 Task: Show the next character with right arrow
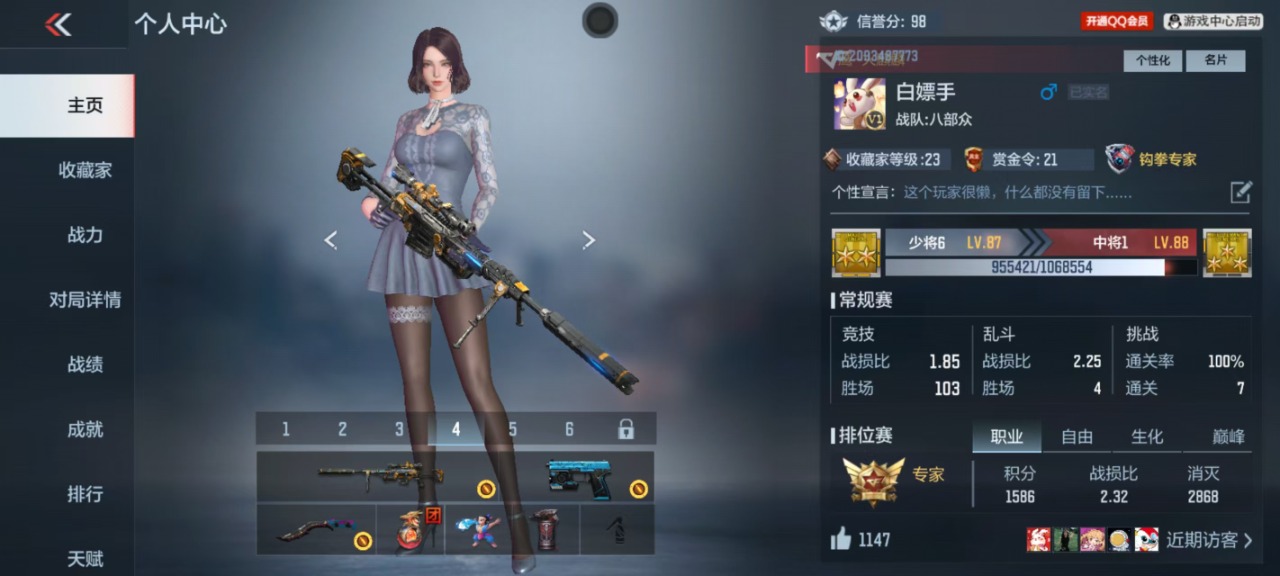tap(588, 240)
